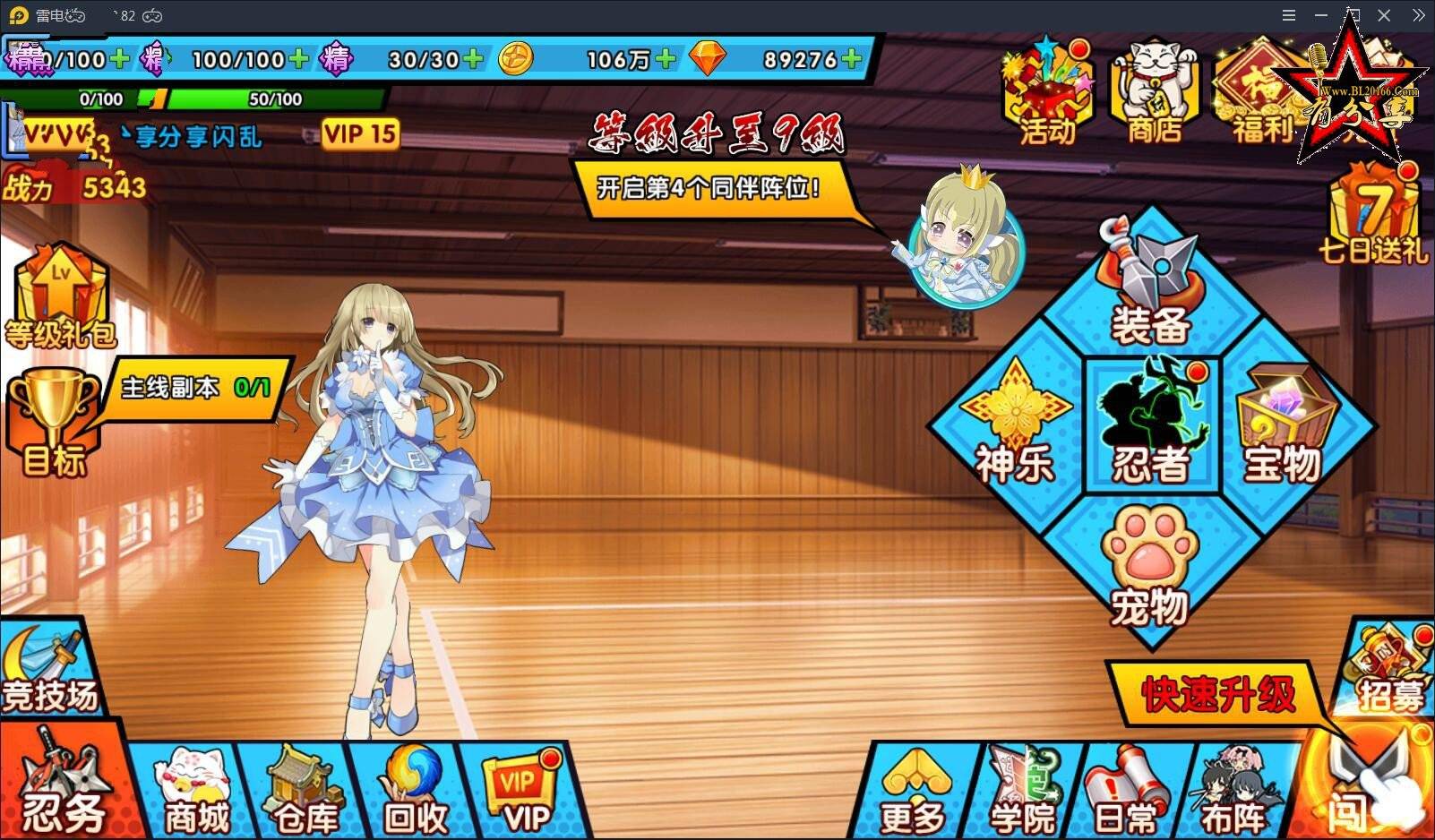The image size is (1435, 840).
Task: Open the 回收 recycle feature
Action: tap(412, 788)
